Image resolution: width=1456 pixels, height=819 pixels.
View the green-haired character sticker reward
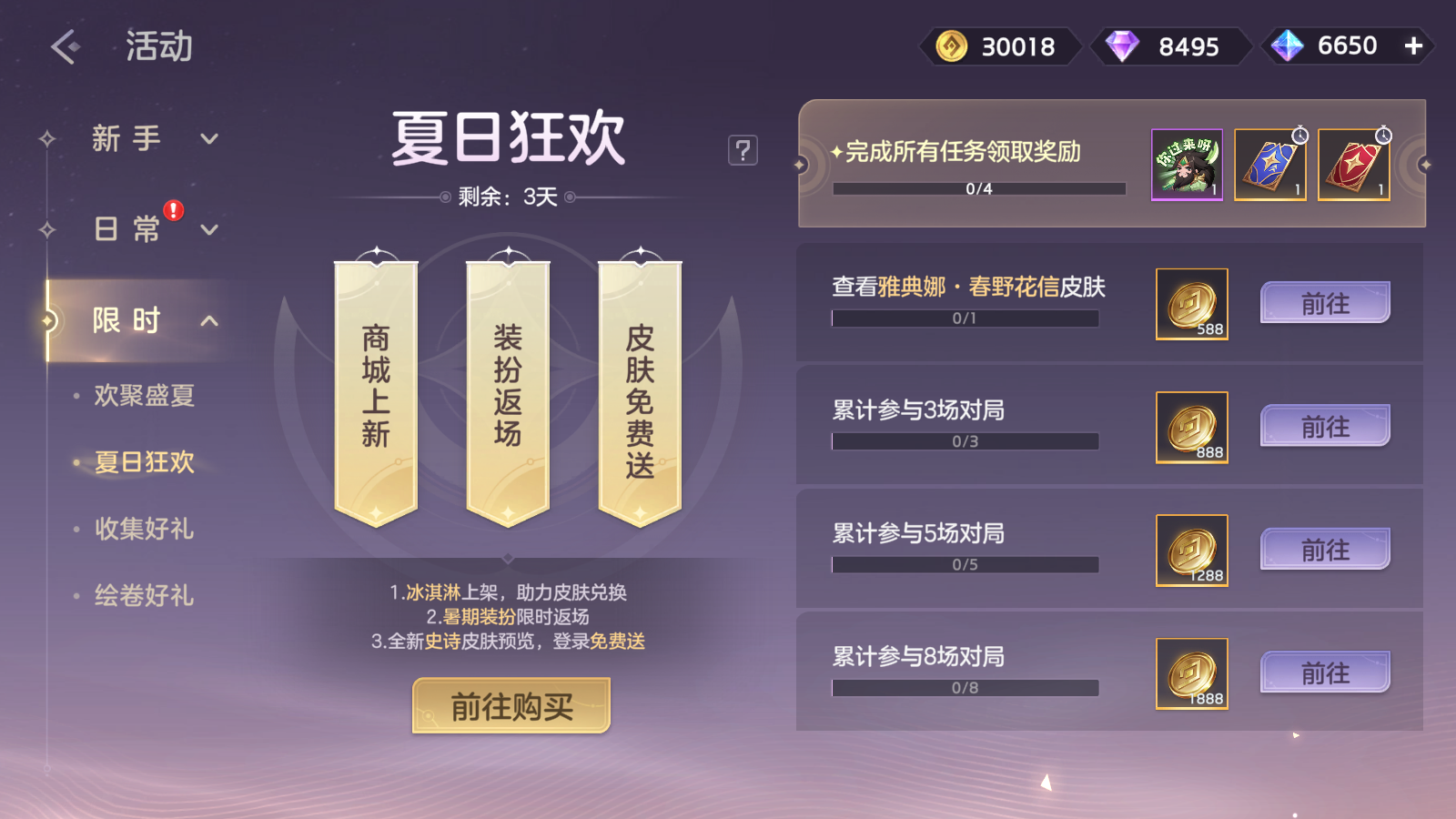1188,165
